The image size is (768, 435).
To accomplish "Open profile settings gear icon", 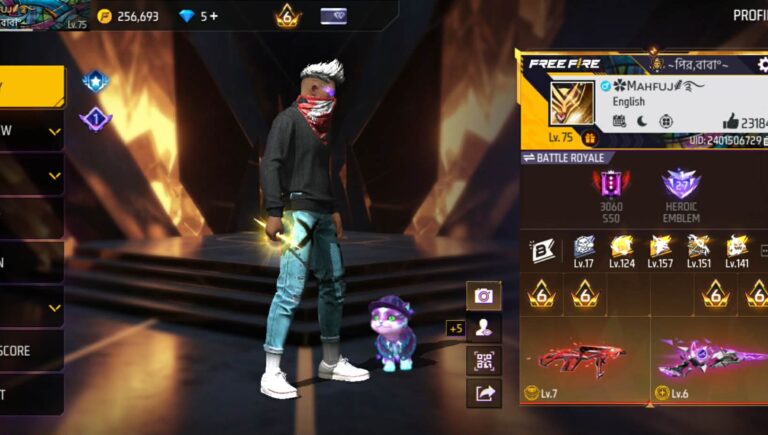I will click(x=764, y=65).
